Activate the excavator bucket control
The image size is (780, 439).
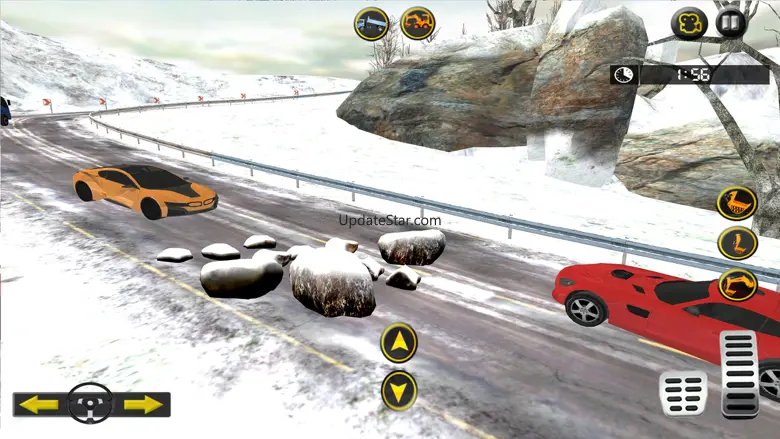pyautogui.click(x=737, y=203)
